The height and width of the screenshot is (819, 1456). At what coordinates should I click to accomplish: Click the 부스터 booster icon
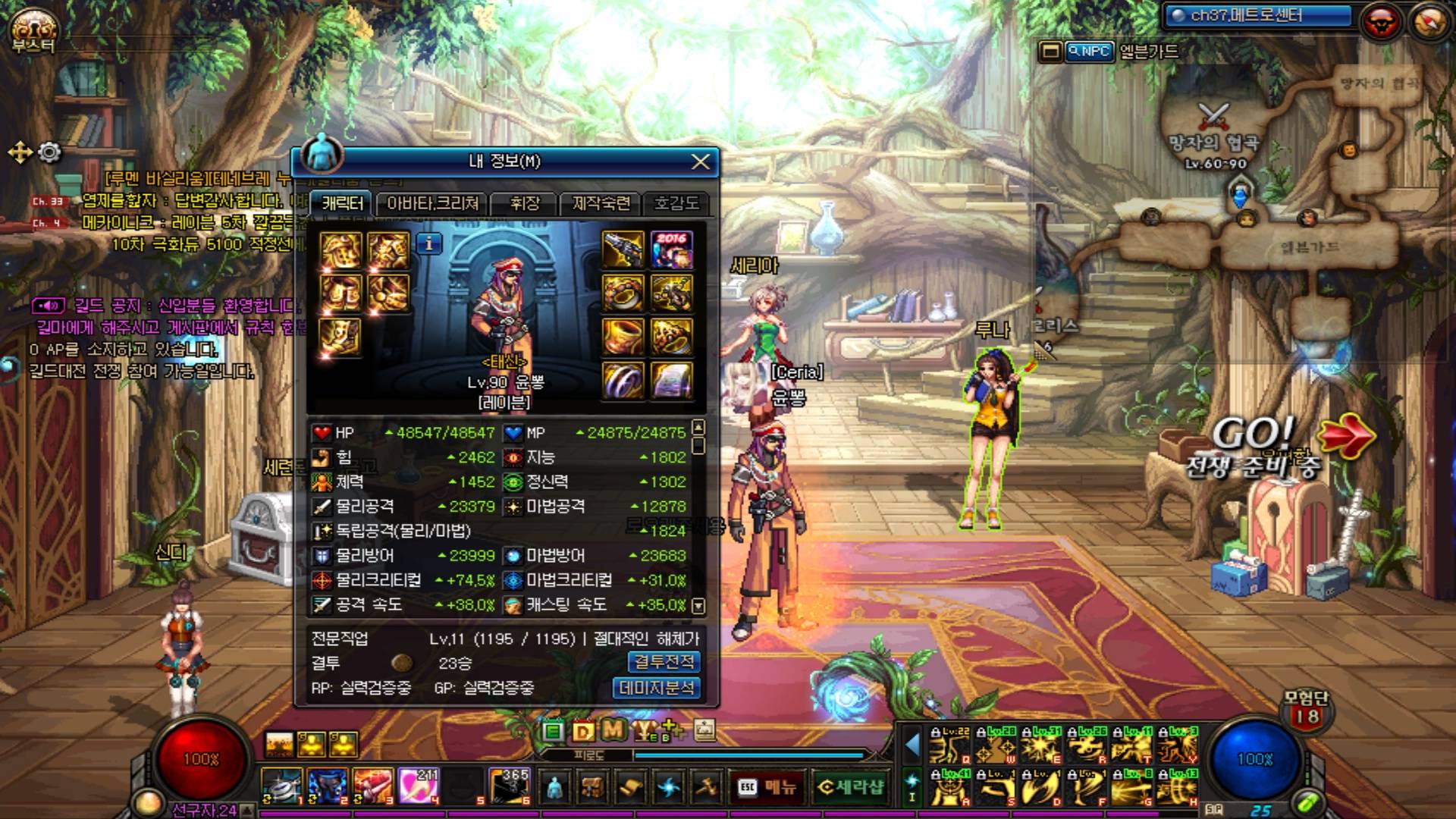(x=33, y=30)
